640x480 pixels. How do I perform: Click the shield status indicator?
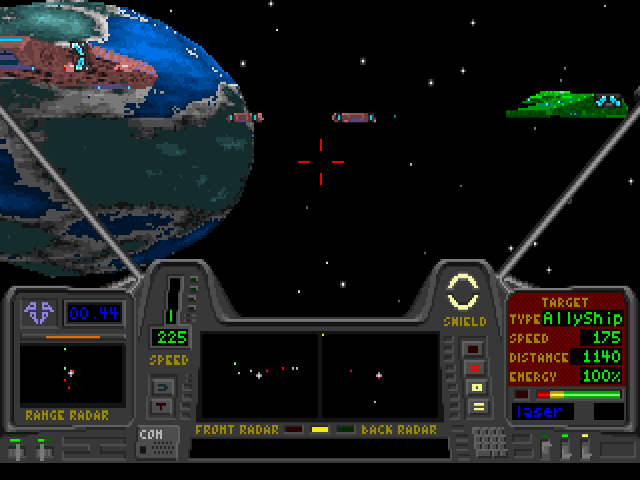point(465,293)
